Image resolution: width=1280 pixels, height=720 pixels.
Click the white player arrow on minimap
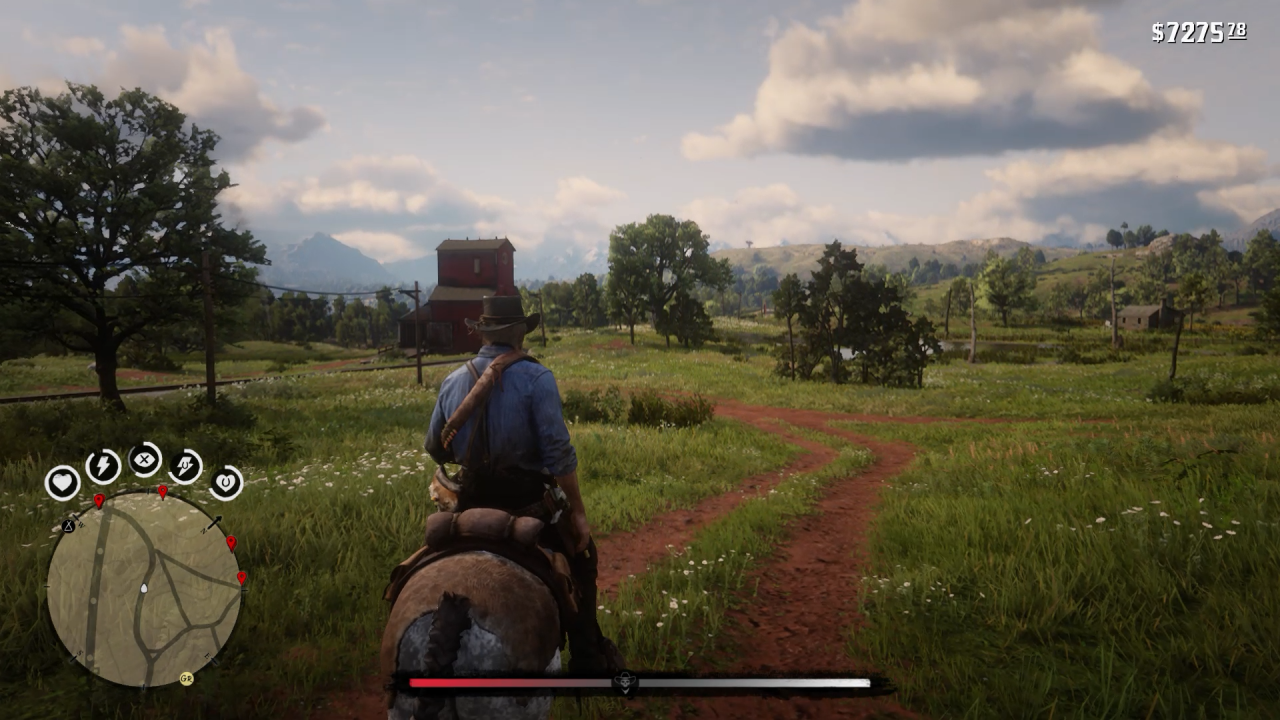pos(144,589)
